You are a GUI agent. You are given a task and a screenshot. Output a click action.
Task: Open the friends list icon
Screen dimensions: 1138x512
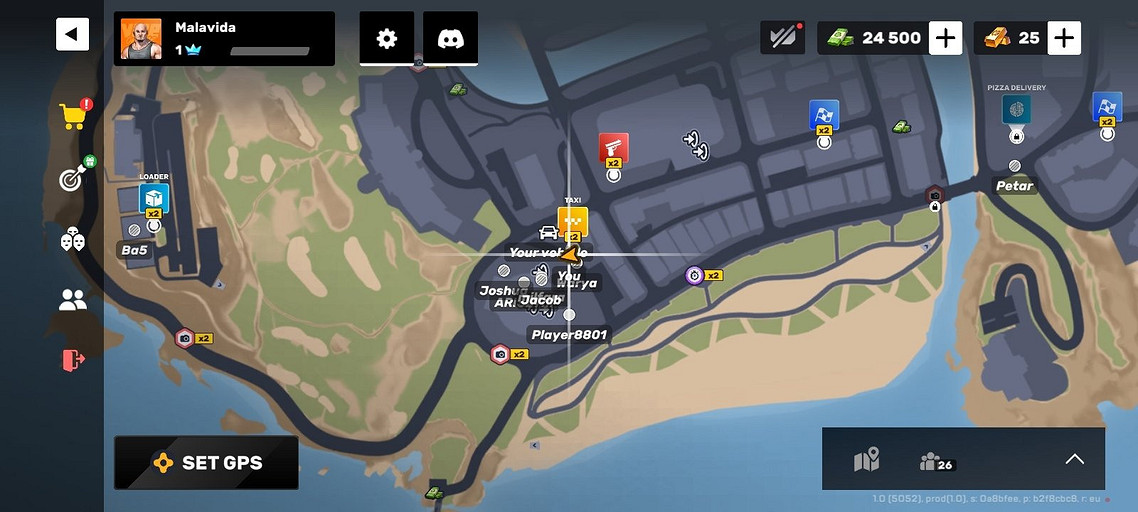click(x=73, y=299)
